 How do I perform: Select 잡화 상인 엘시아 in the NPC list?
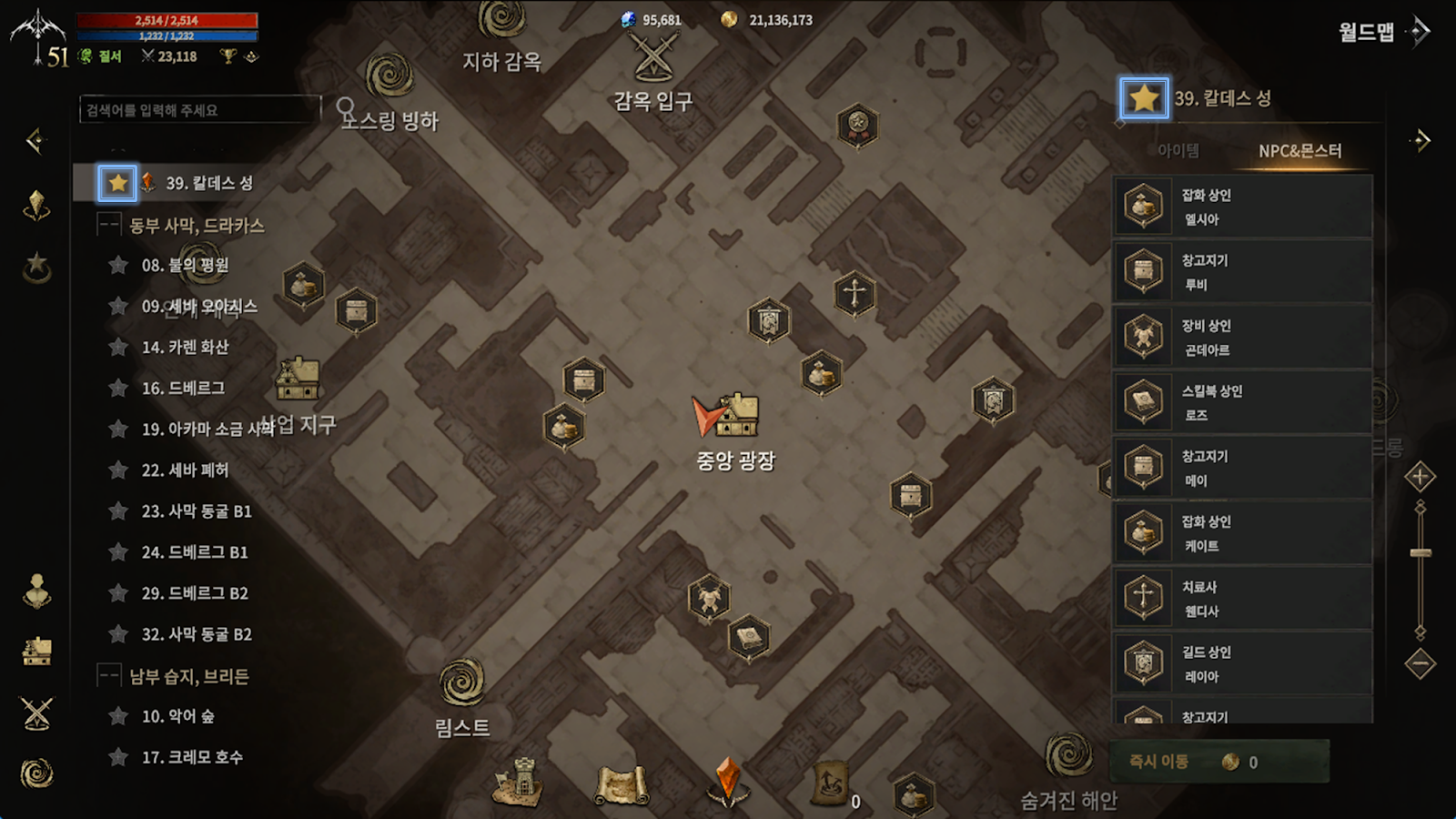point(1242,207)
